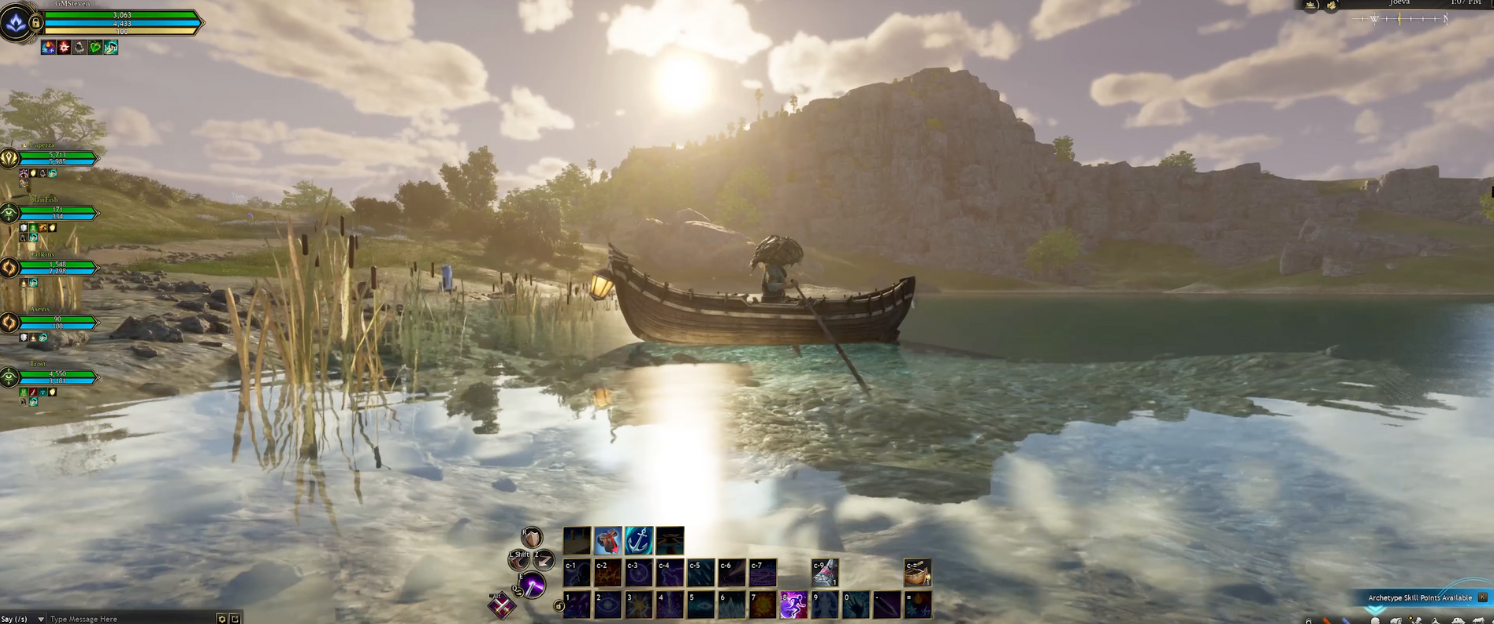The width and height of the screenshot is (1494, 624).
Task: Activate the skill in hotbar slot 7
Action: (762, 604)
